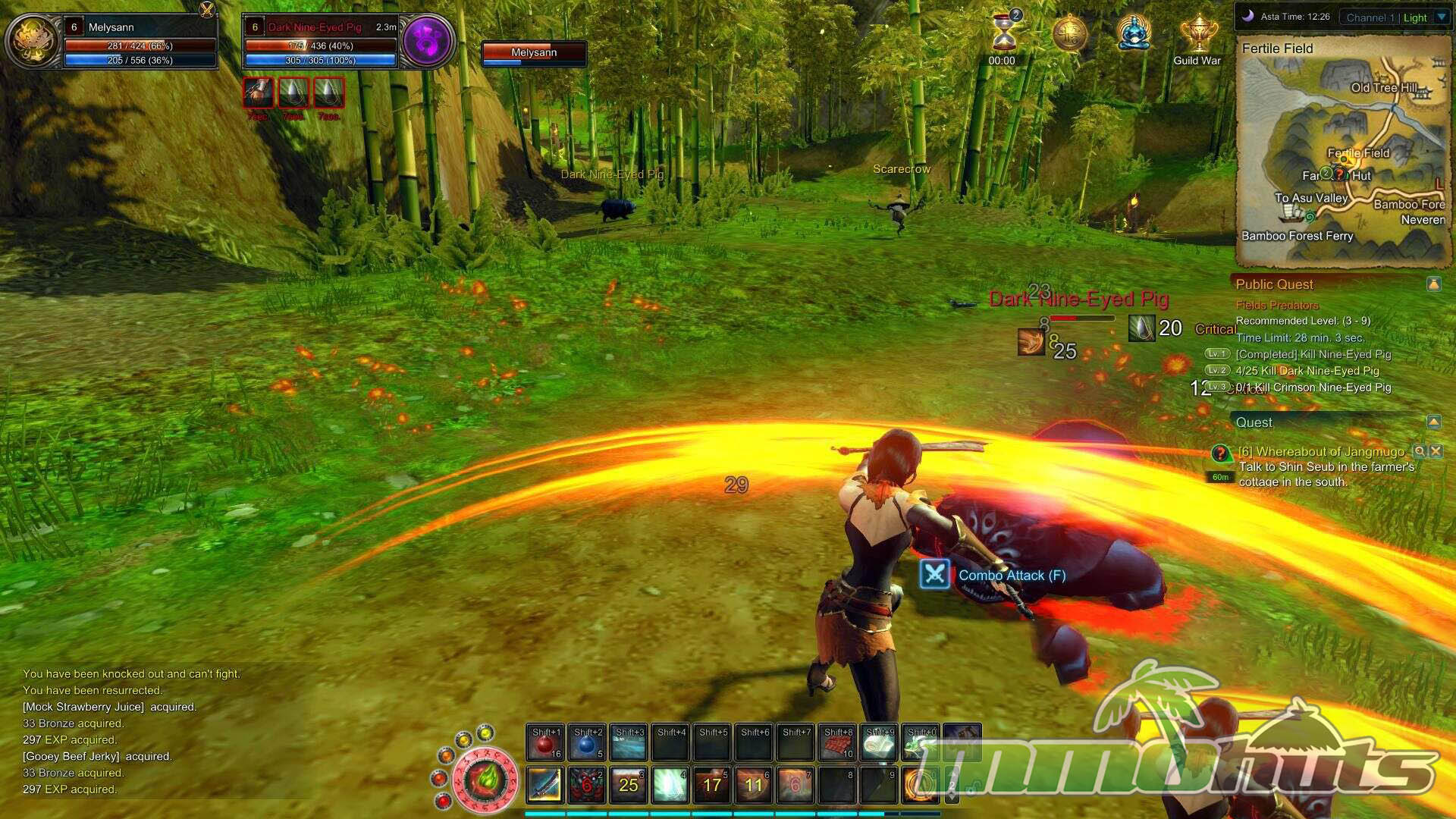Use the red potion in Shift+1 slot

pos(545,742)
